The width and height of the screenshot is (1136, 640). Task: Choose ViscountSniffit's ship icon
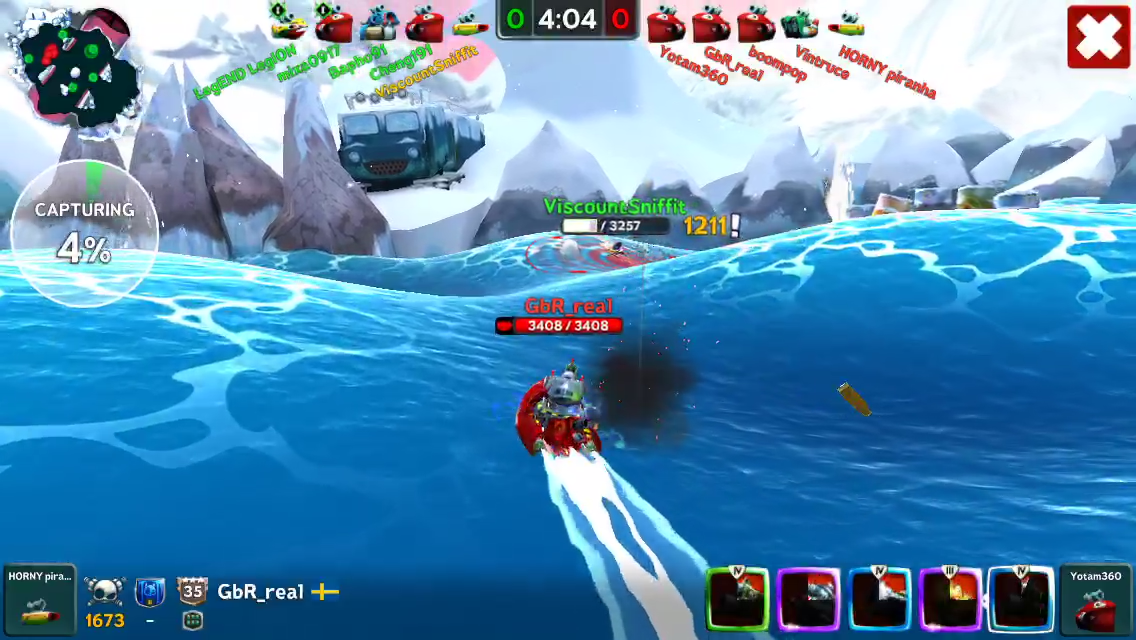click(x=469, y=22)
